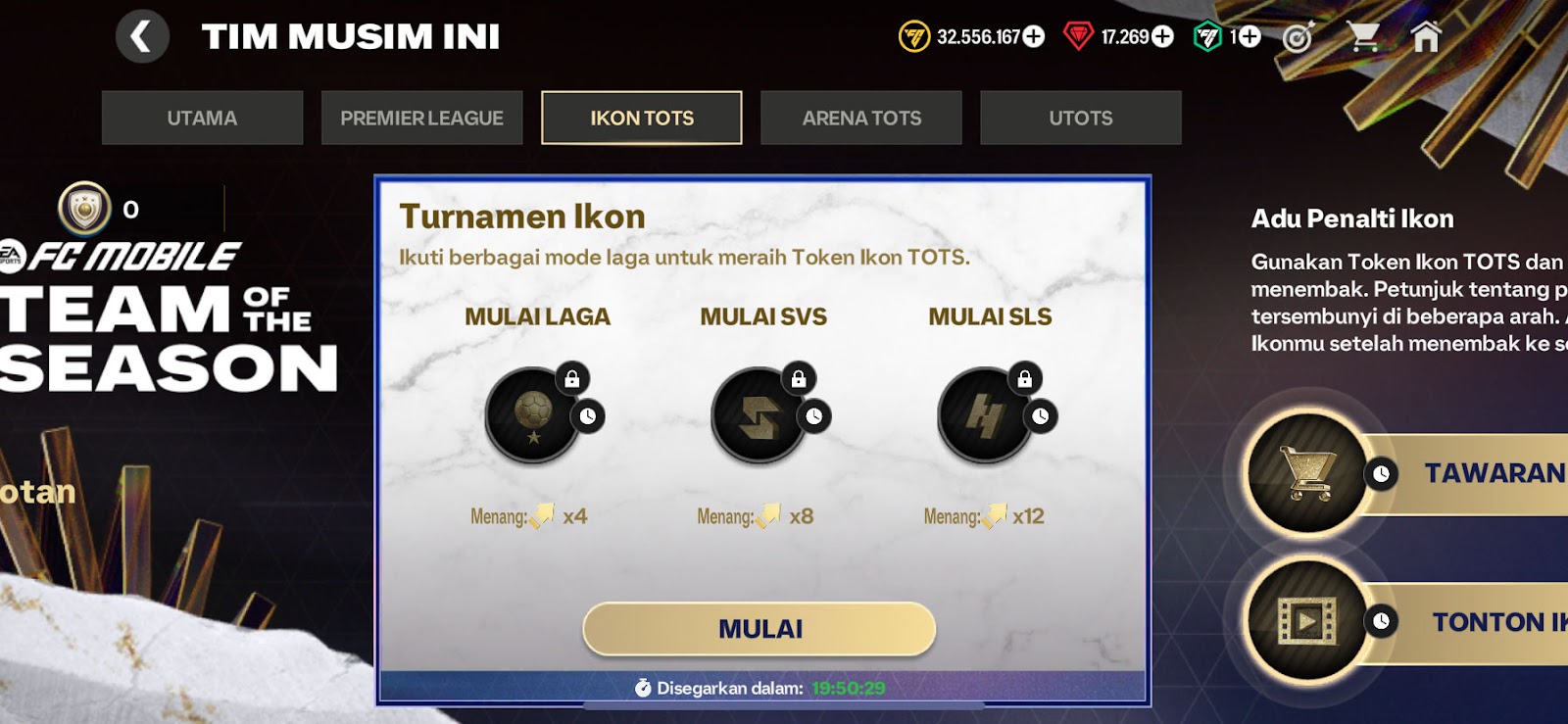Open the target objectives icon
This screenshot has height=724, width=1568.
point(1298,37)
